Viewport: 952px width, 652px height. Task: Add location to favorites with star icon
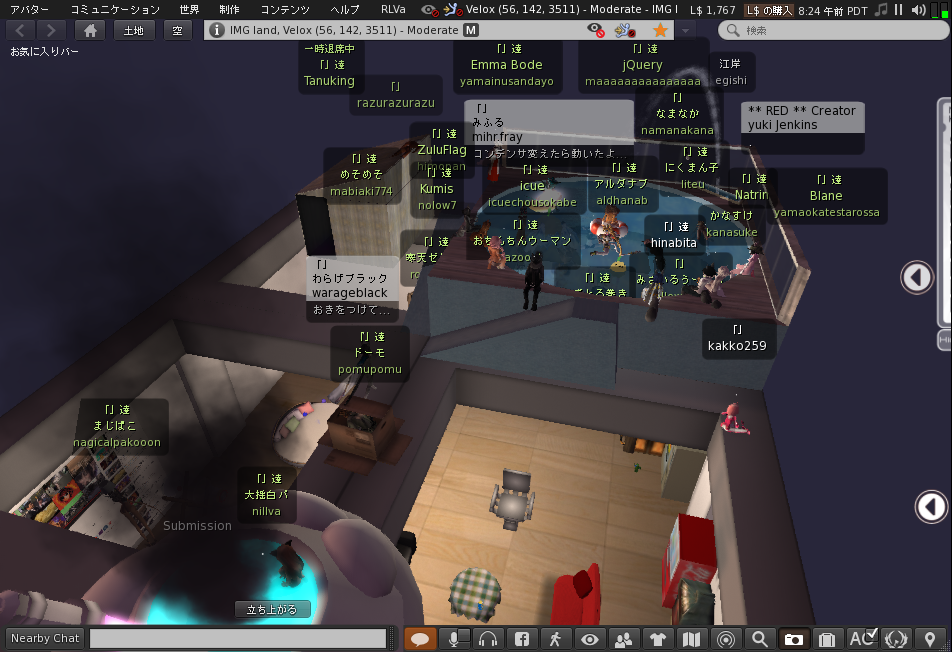pos(660,30)
